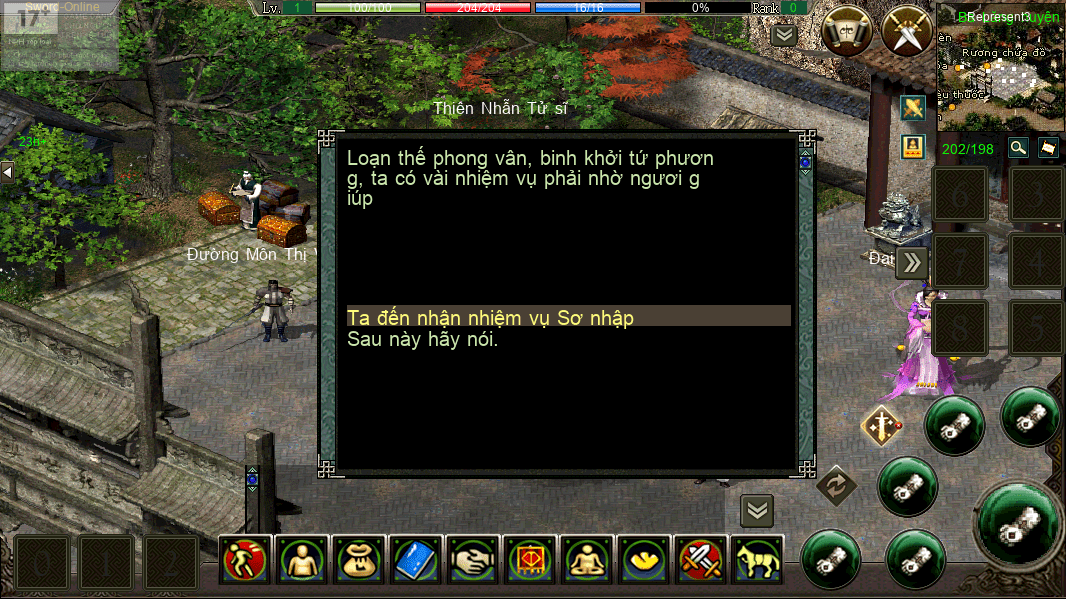Click the large main attack button

(1020, 523)
